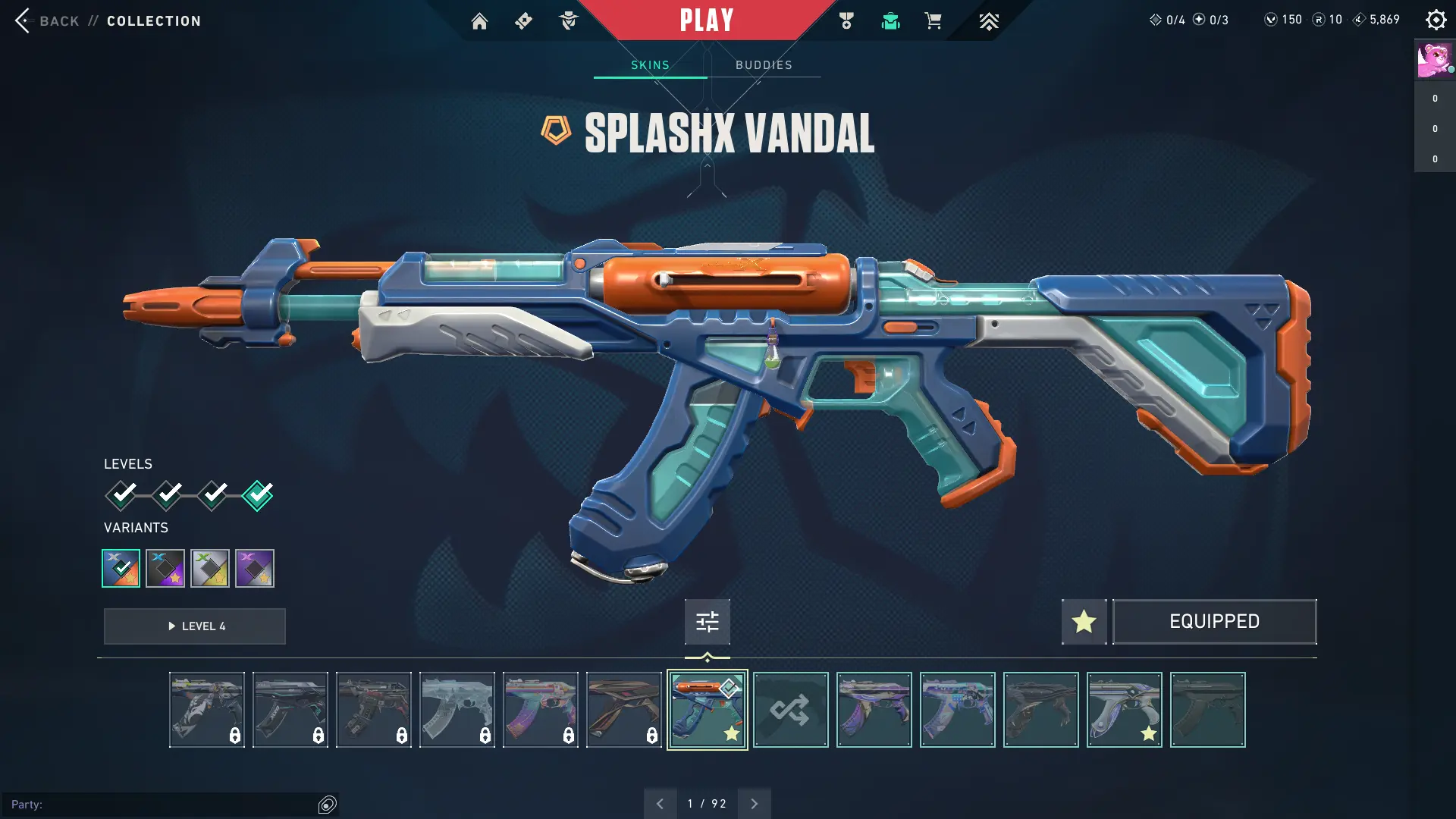Select the highlighted SplashX Vandal thumbnail
The image size is (1456, 819).
[x=707, y=710]
